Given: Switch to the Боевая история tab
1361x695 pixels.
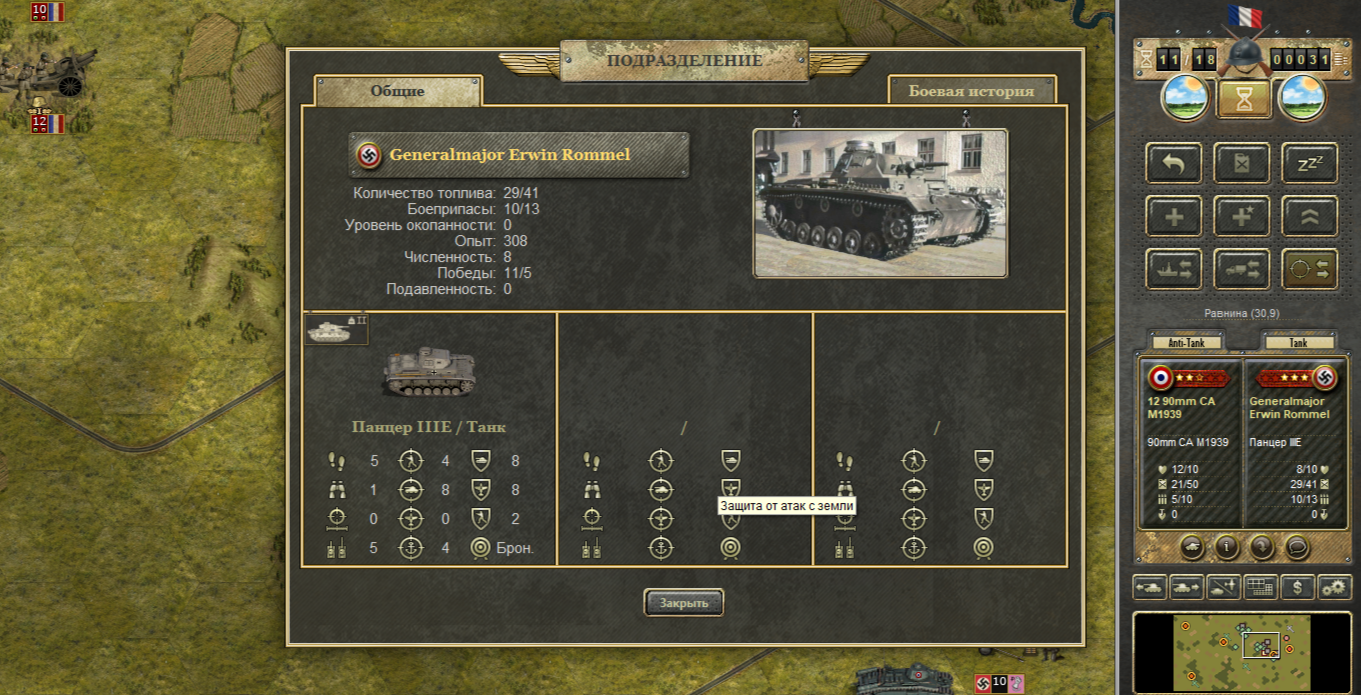Looking at the screenshot, I should click(971, 91).
